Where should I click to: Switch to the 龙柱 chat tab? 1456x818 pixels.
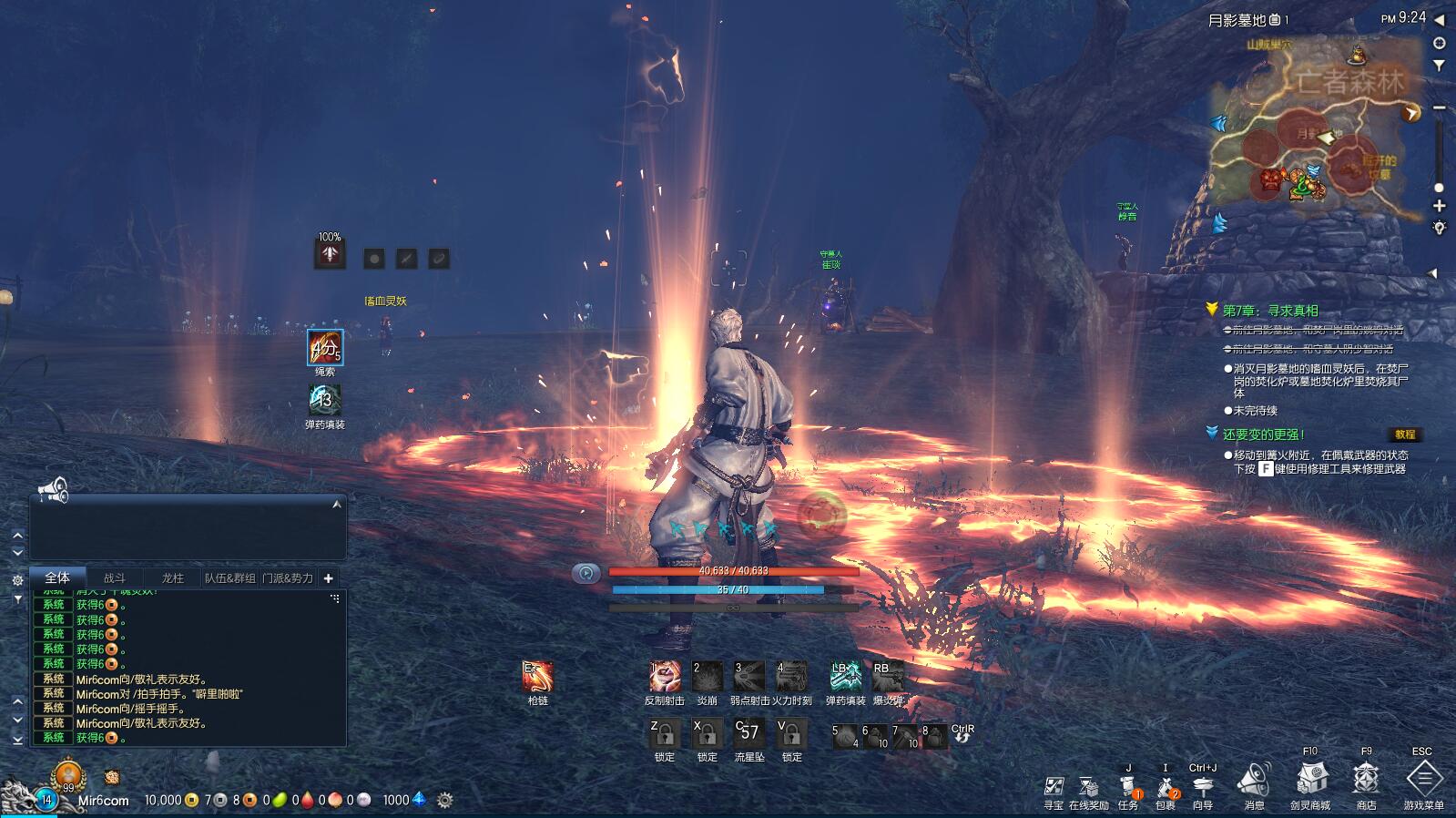pos(172,578)
